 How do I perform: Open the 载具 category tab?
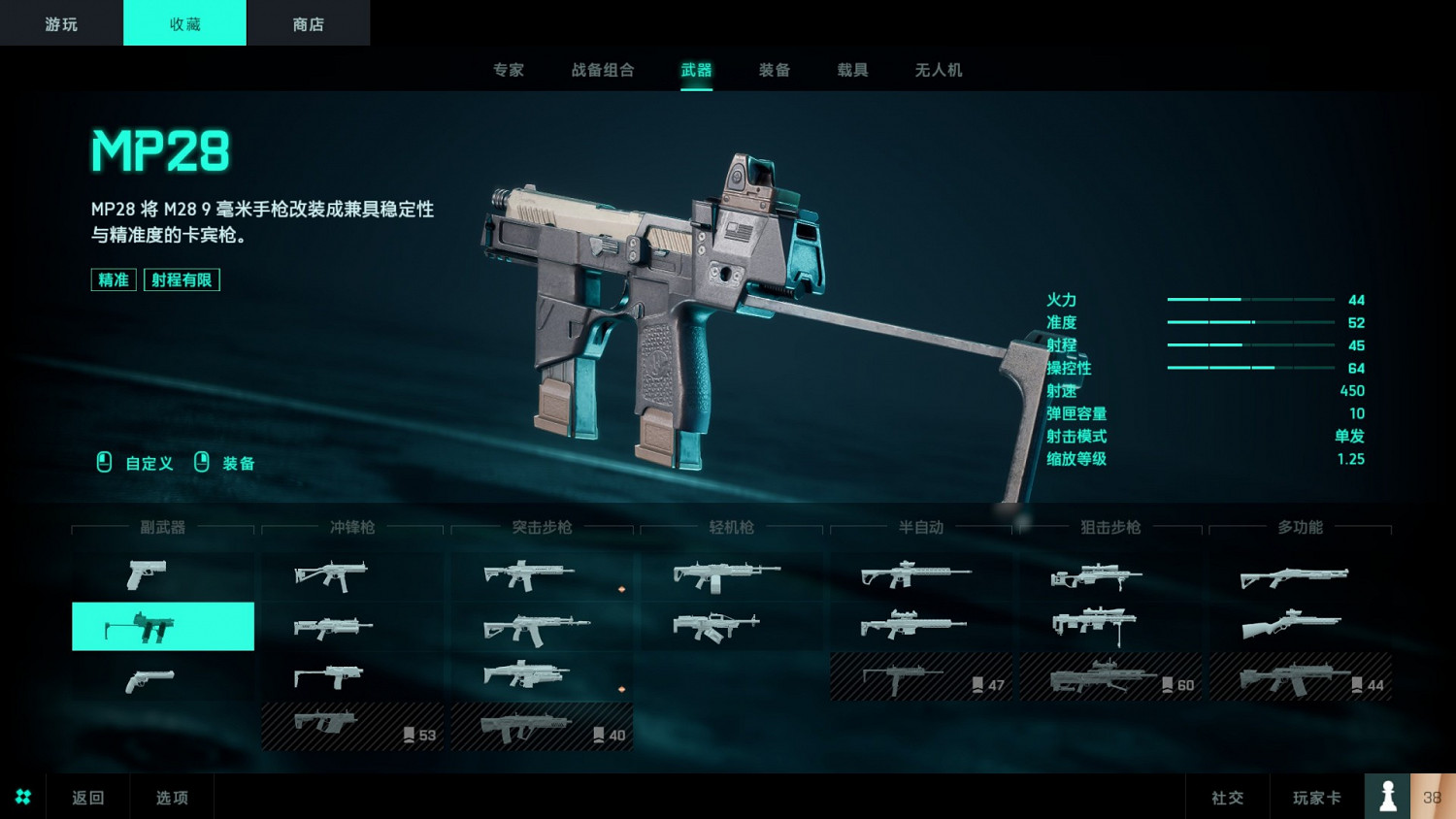pyautogui.click(x=851, y=70)
